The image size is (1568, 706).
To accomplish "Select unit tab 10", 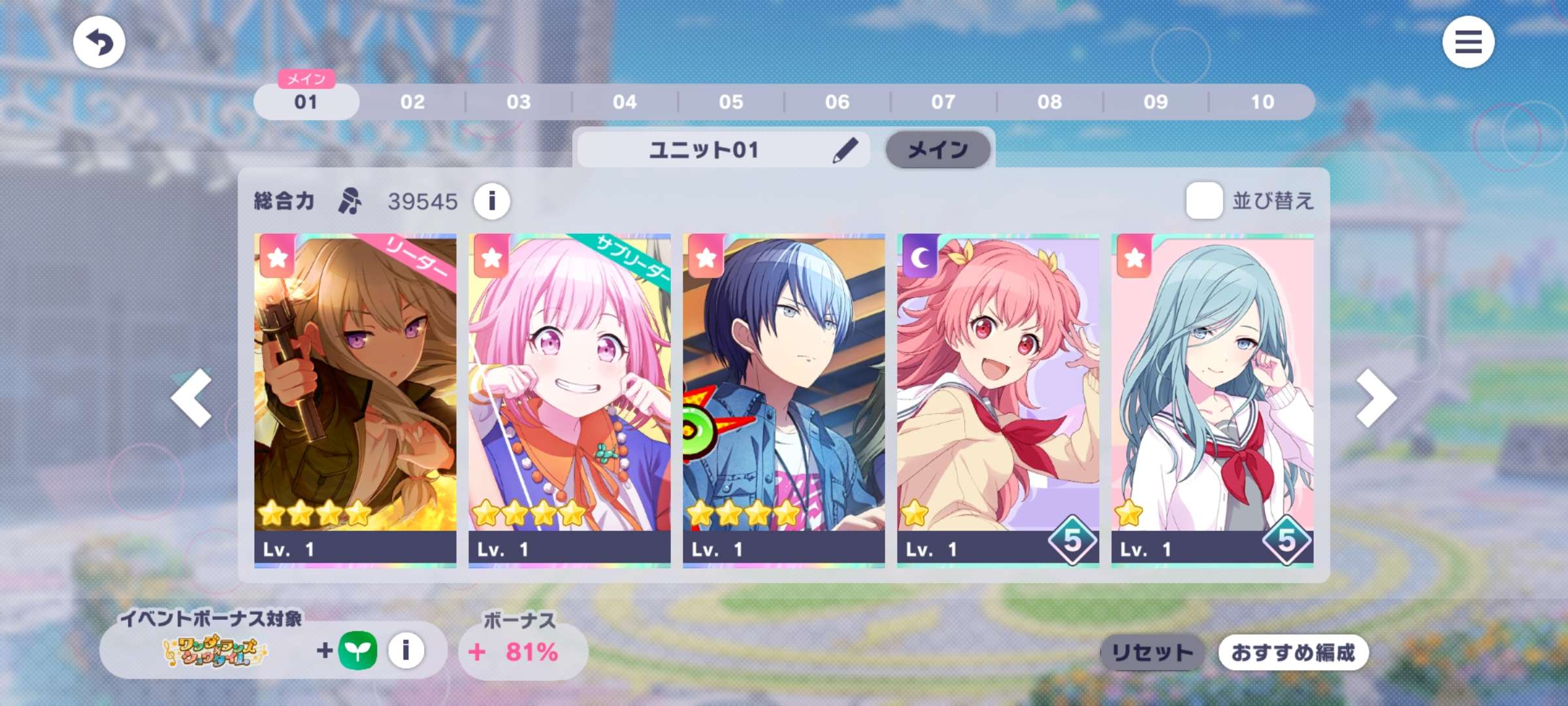I will coord(1262,102).
